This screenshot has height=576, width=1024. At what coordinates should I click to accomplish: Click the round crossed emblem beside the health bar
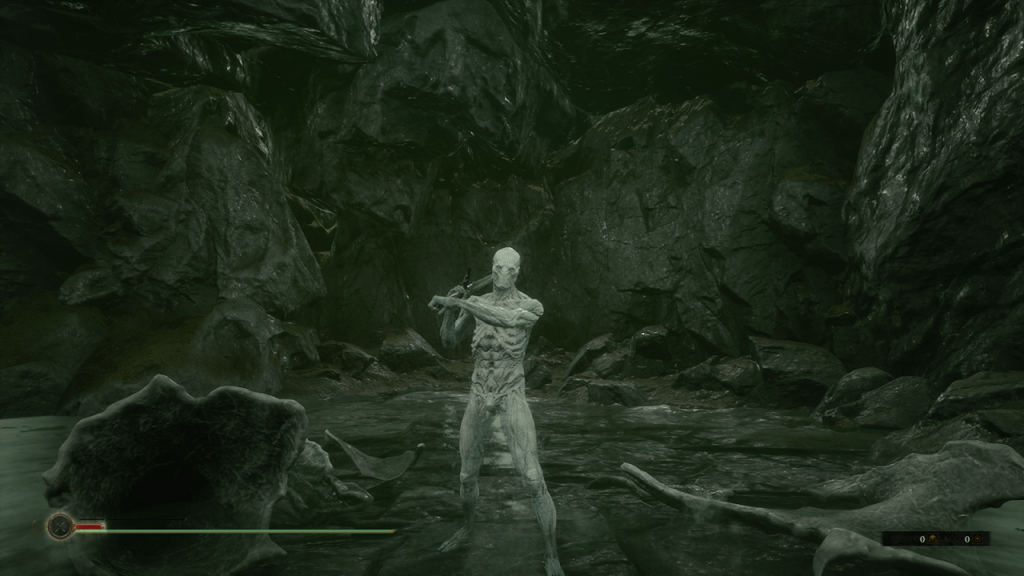point(60,525)
